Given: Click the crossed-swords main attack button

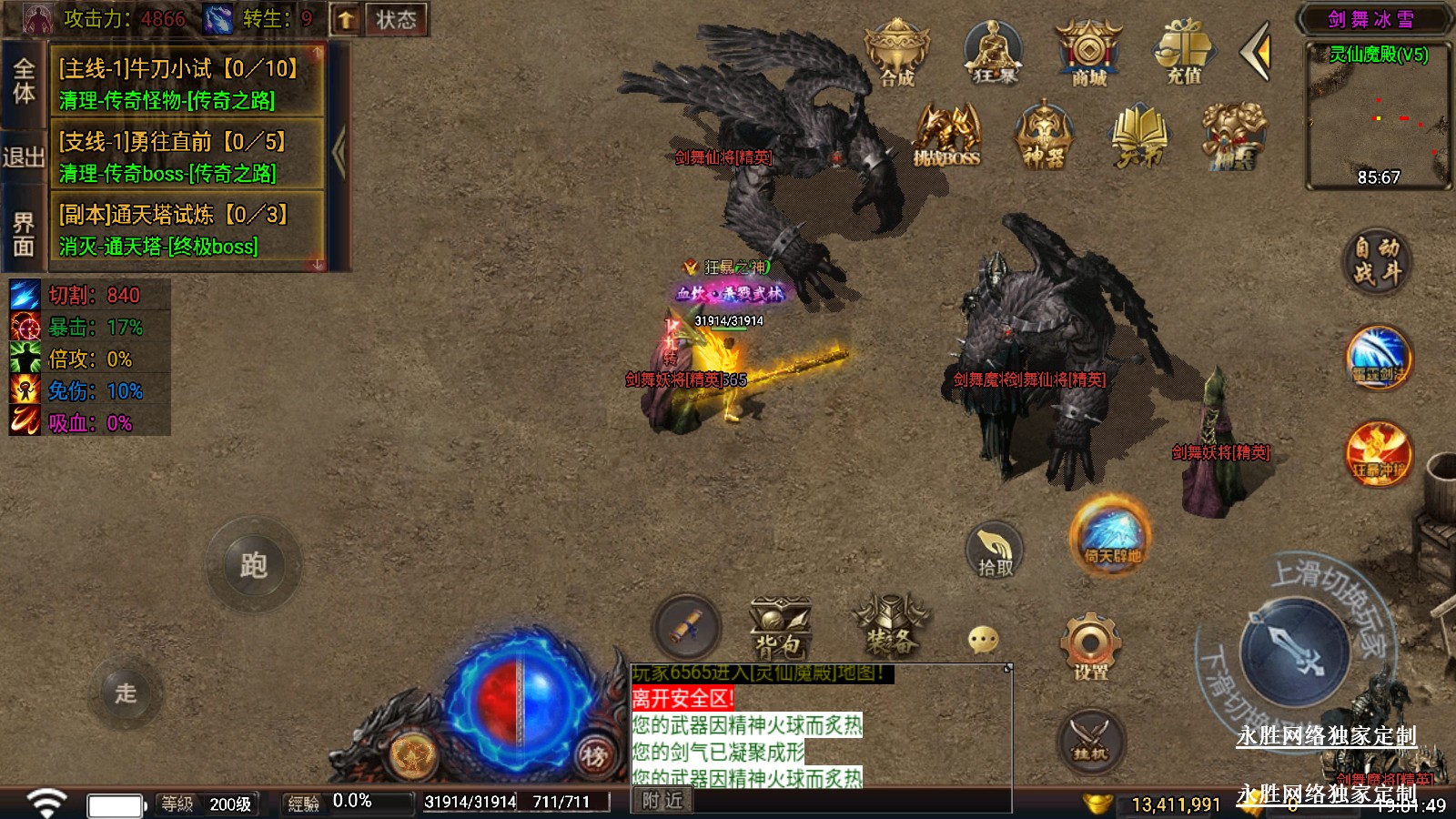Looking at the screenshot, I should pos(1296,652).
